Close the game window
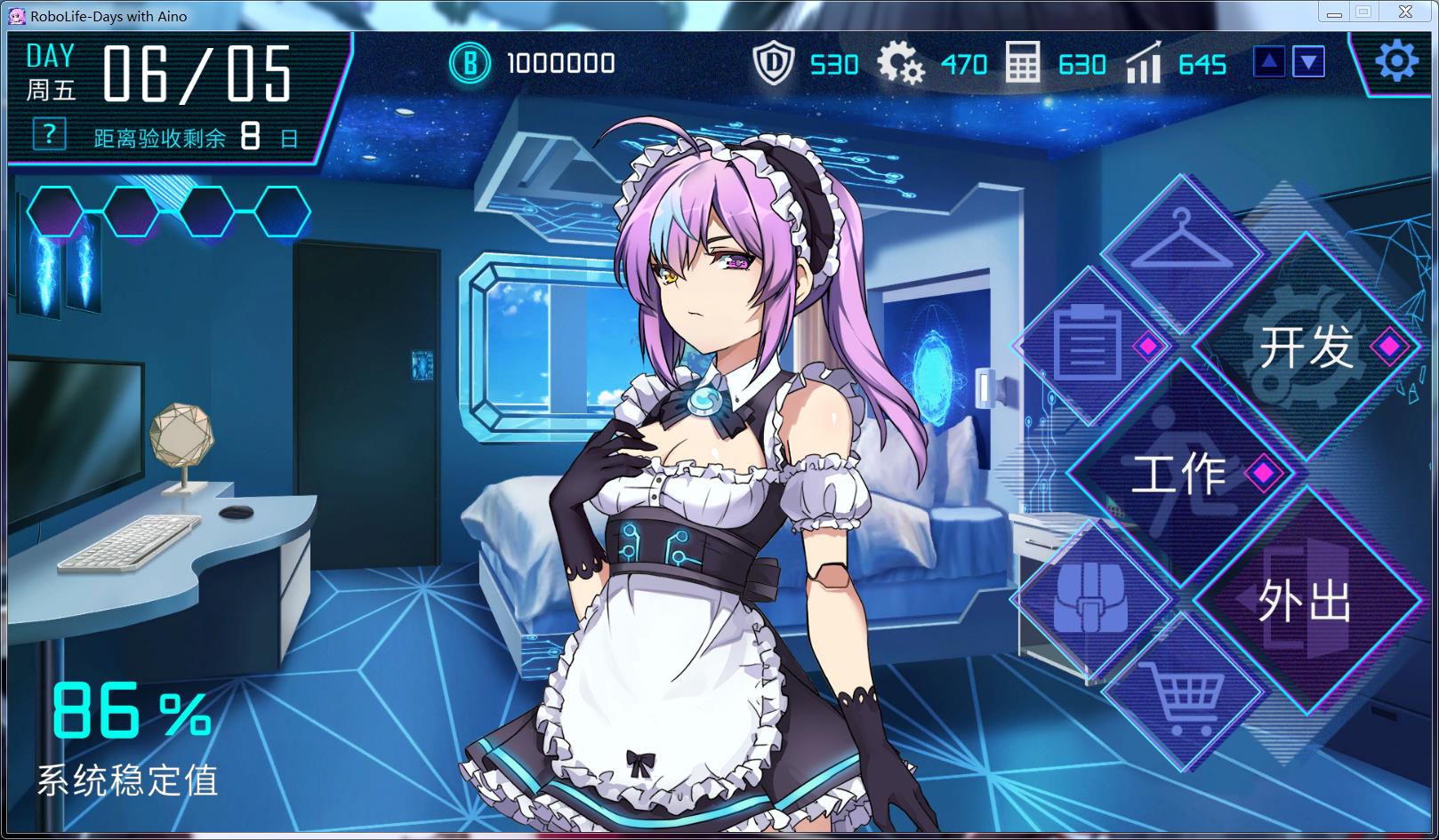This screenshot has width=1439, height=840. 1405,12
